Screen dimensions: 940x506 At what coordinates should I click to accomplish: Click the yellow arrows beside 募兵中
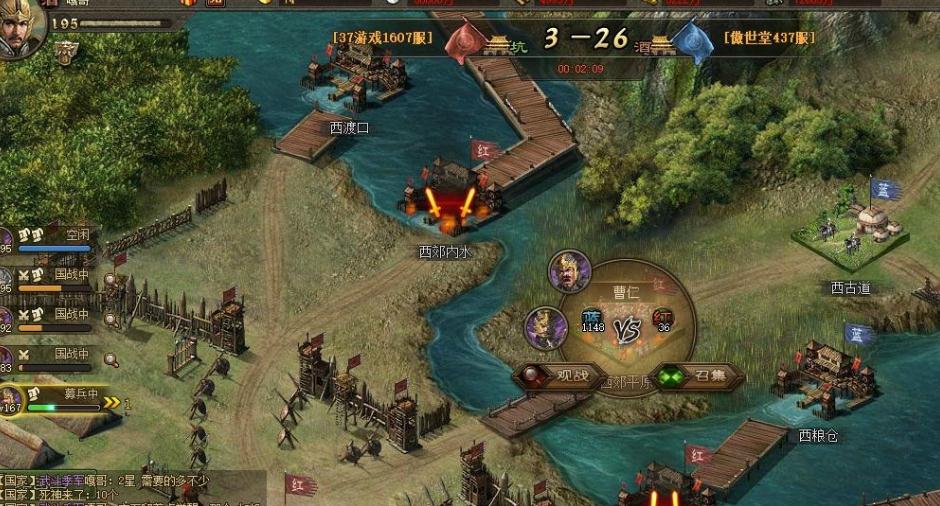coord(112,403)
